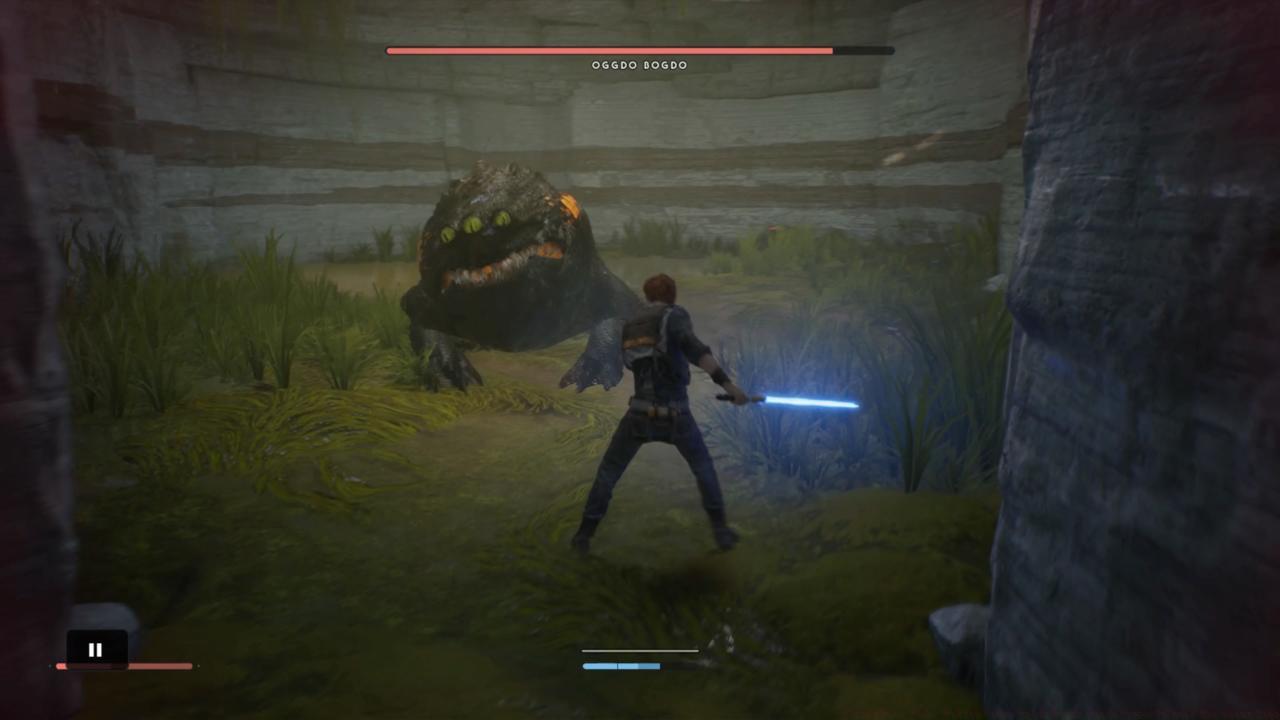The height and width of the screenshot is (720, 1280).
Task: Select the blue Force meter at bottom center
Action: pos(620,665)
